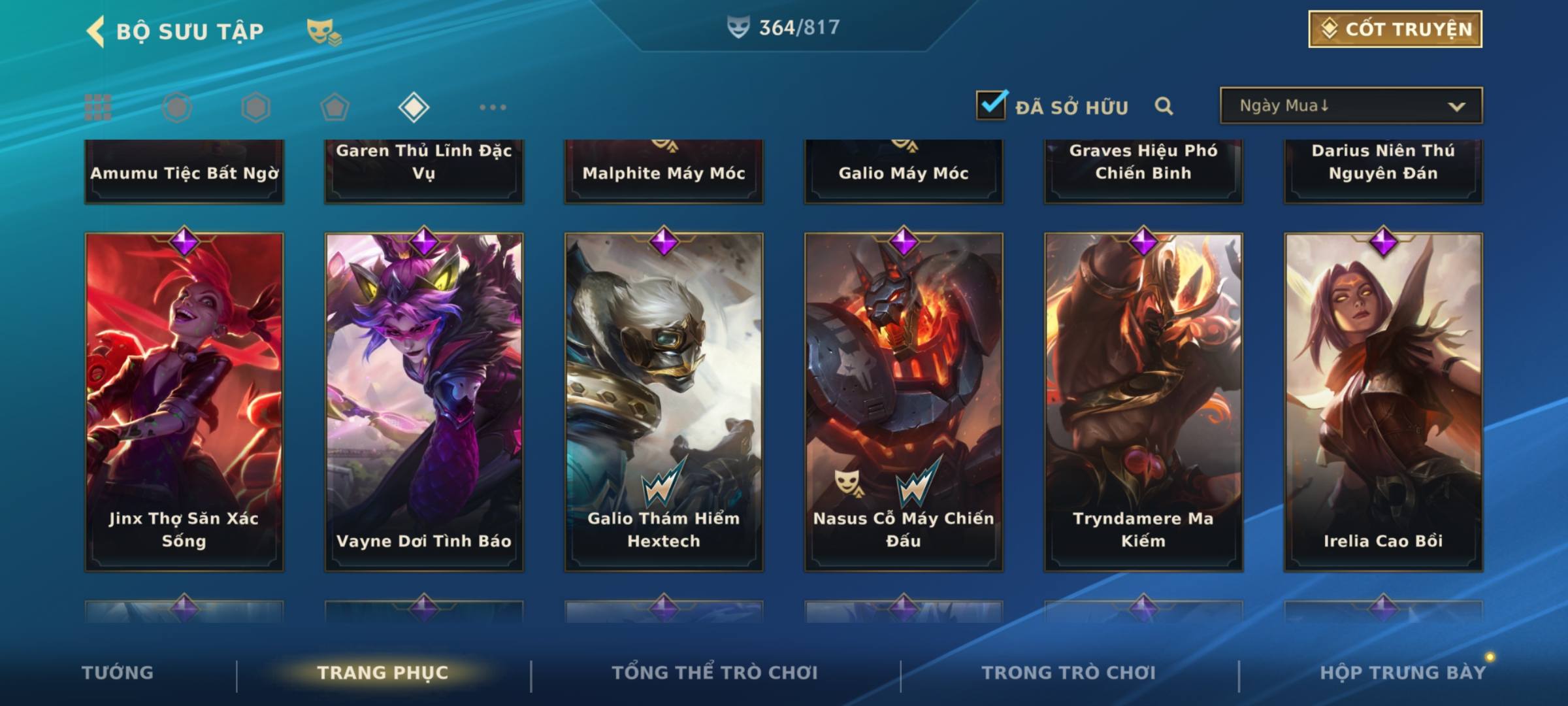Select the pentagon rarity filter
Viewport: 1568px width, 706px height.
tap(335, 107)
